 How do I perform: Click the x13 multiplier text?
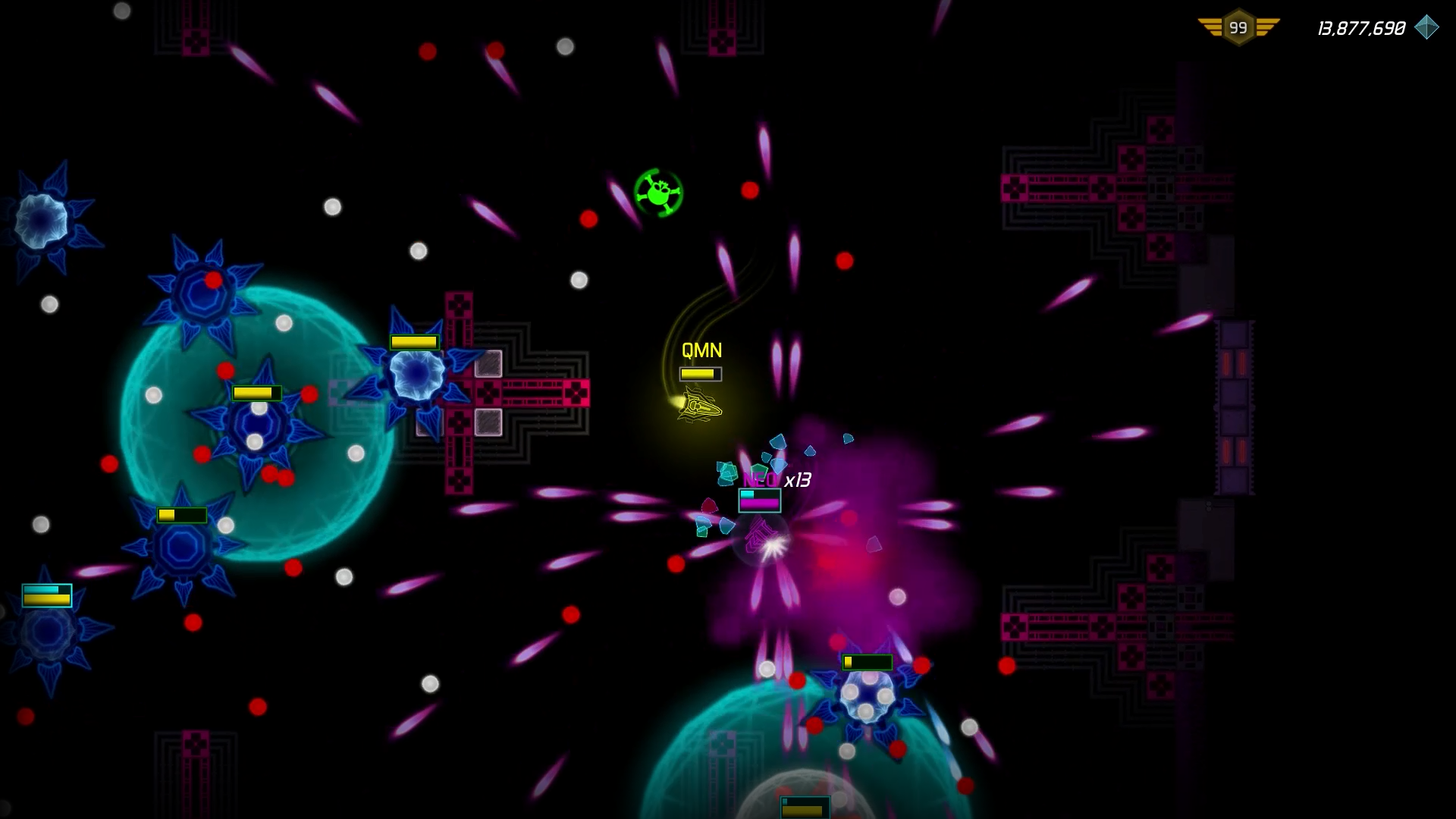pyautogui.click(x=797, y=481)
